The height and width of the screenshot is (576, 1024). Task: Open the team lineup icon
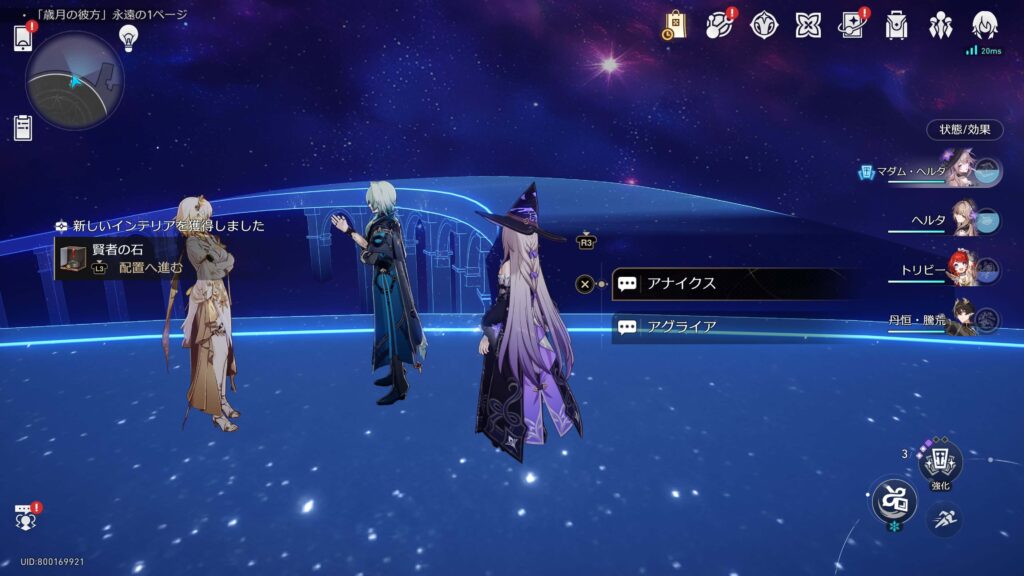pyautogui.click(x=940, y=25)
